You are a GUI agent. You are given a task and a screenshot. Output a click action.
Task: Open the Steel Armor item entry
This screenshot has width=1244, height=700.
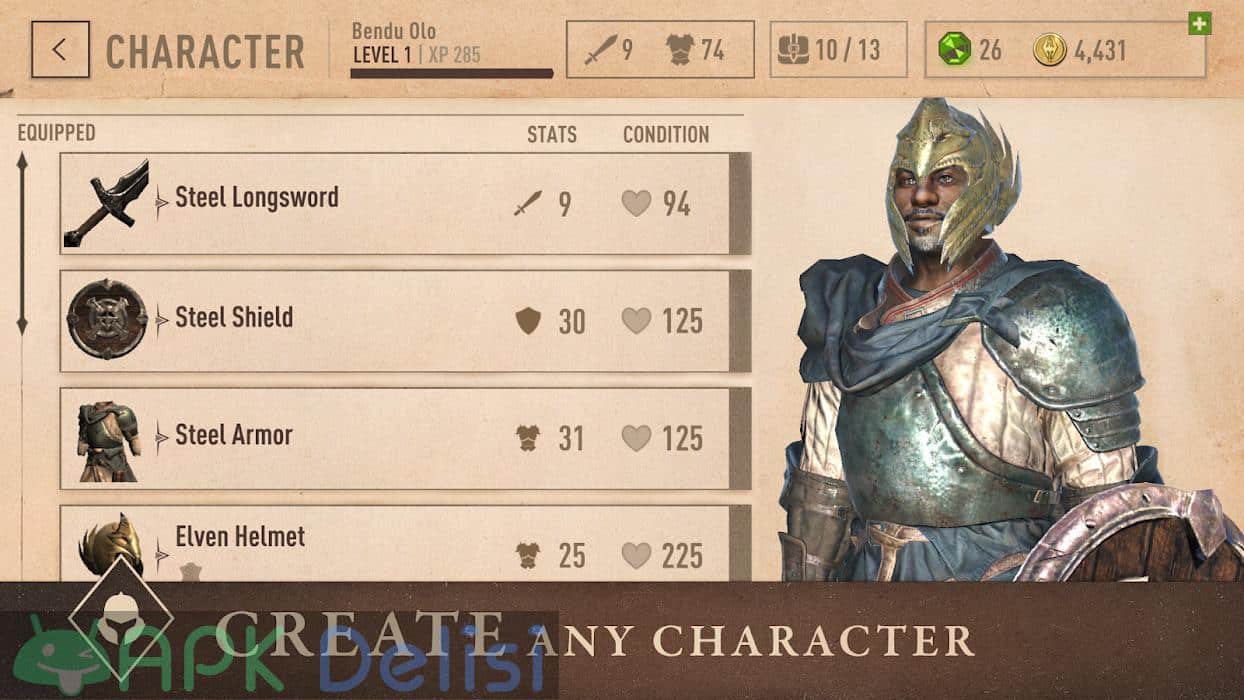[x=404, y=438]
